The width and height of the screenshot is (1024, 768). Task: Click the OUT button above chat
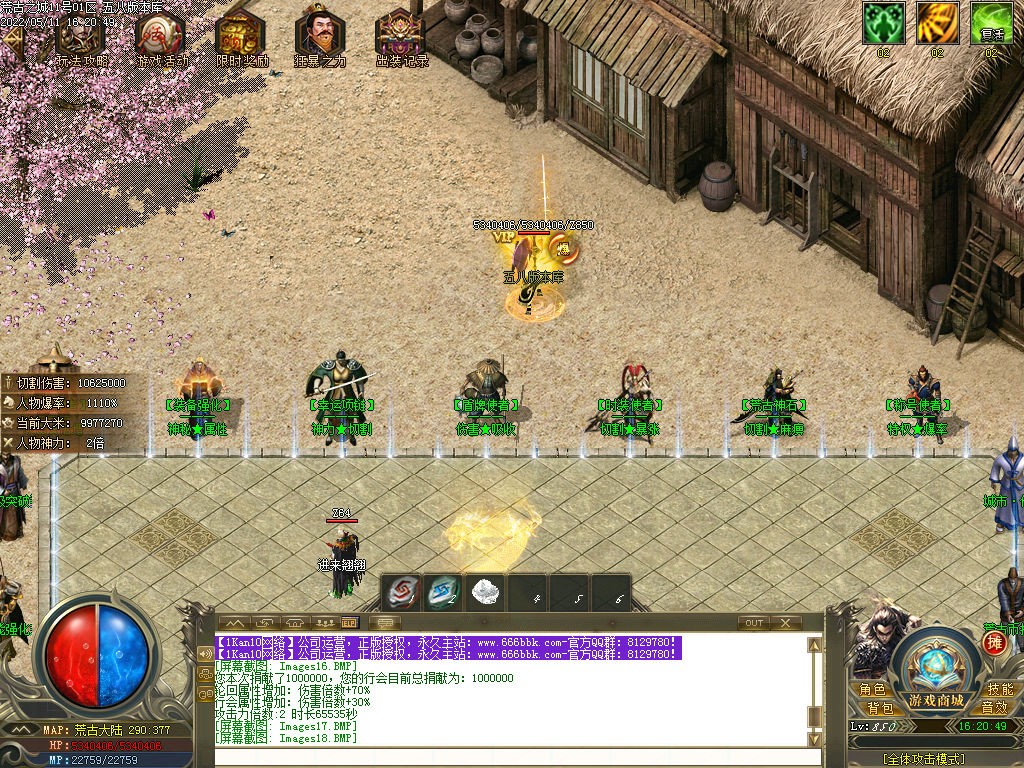coord(754,623)
